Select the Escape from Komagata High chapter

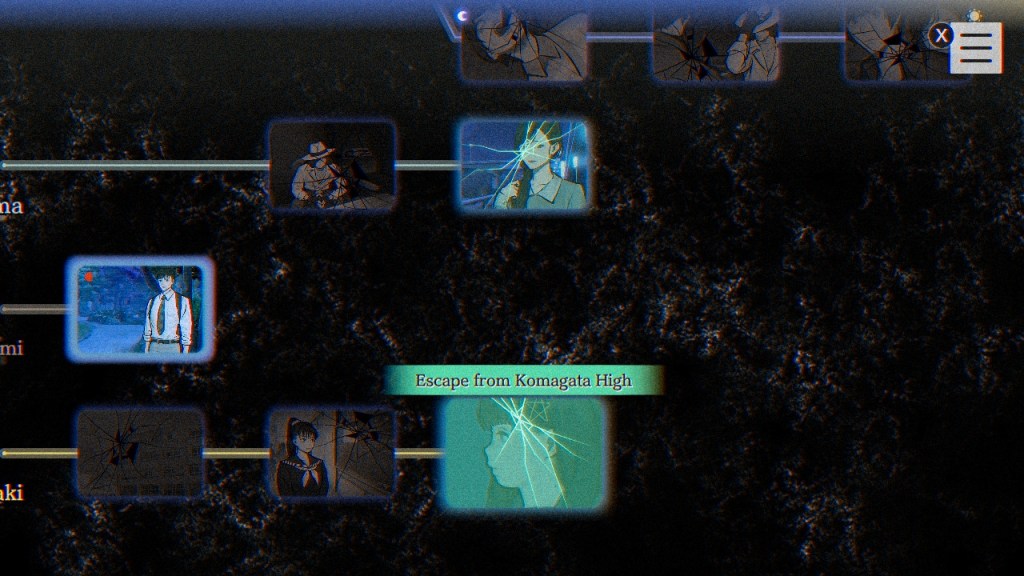click(524, 453)
